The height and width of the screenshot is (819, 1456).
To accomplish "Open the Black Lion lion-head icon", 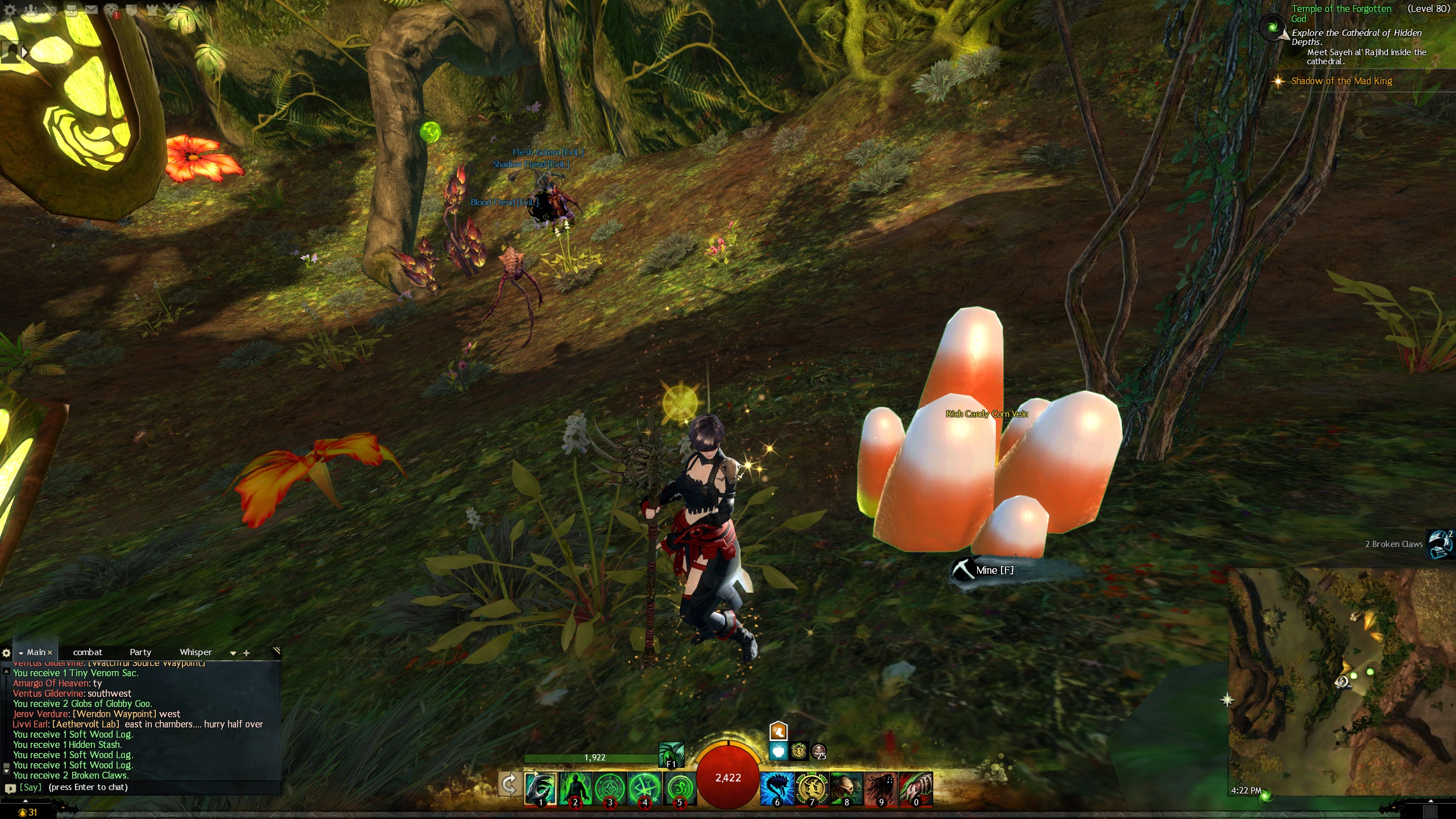I will click(x=111, y=9).
